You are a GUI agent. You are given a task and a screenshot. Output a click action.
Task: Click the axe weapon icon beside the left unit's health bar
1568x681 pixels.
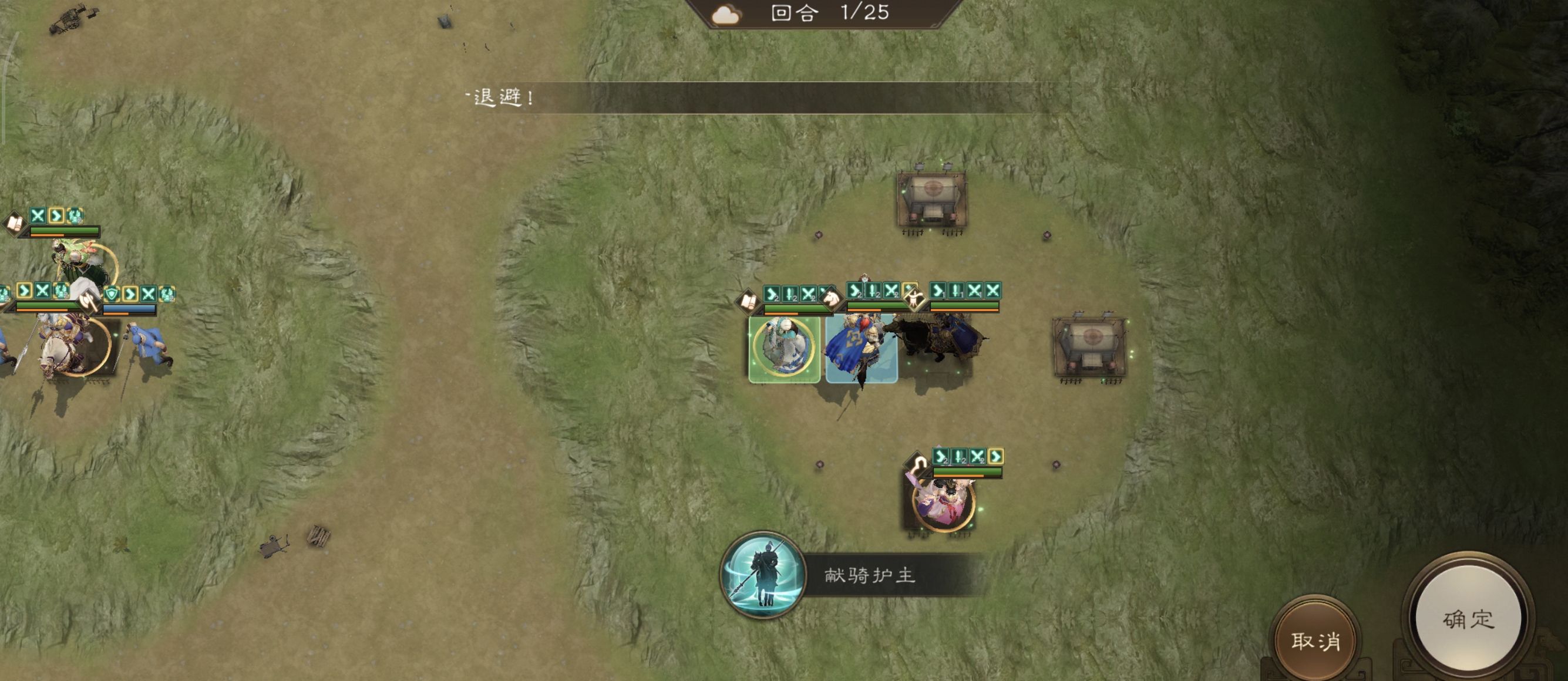pos(89,302)
